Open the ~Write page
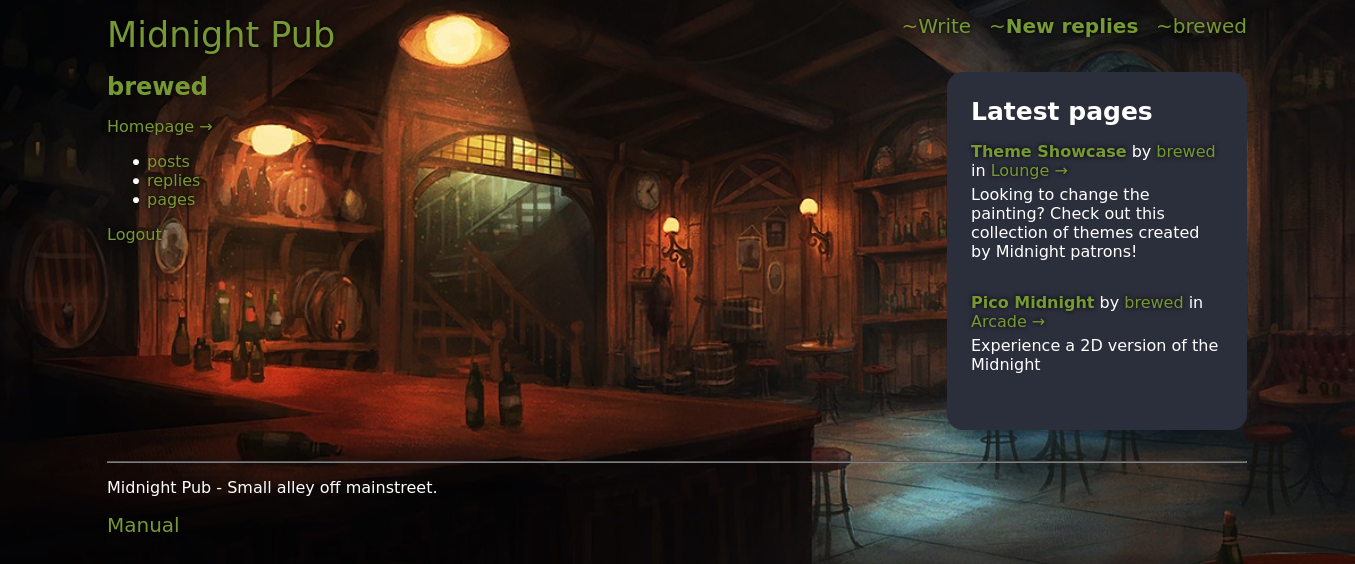The image size is (1355, 564). (936, 26)
